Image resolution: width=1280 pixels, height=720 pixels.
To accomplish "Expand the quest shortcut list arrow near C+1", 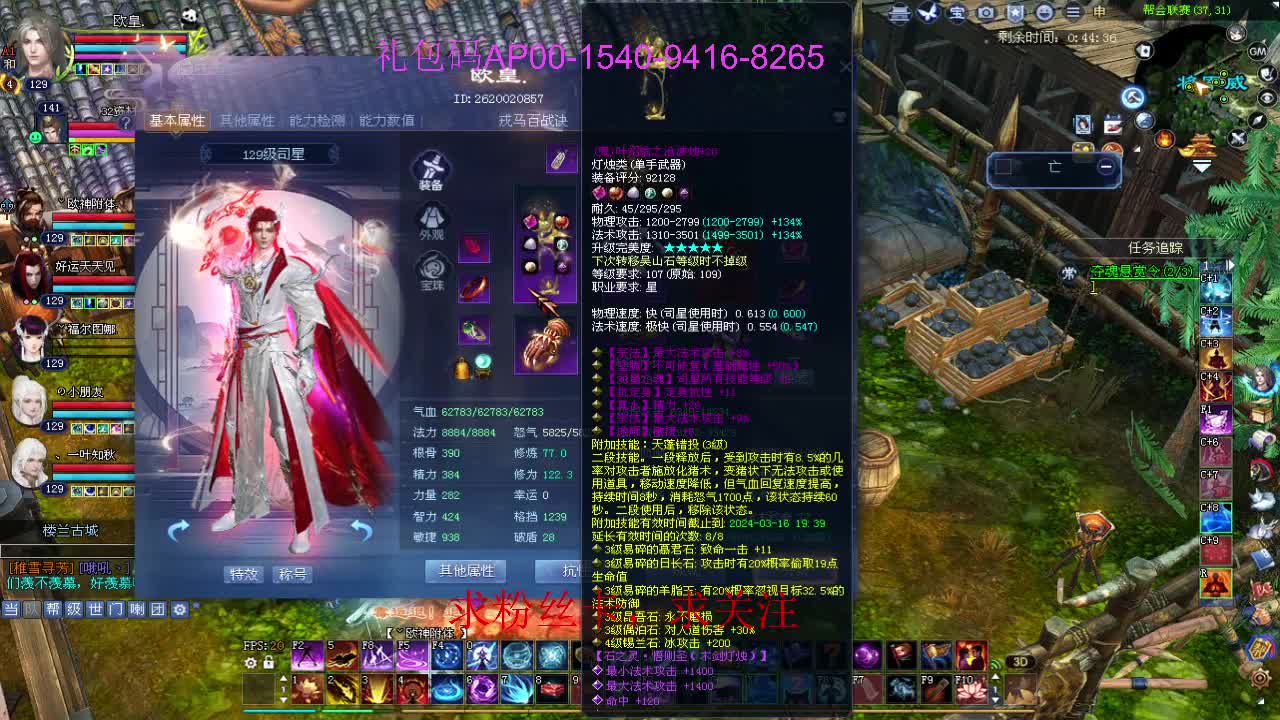I will tap(1231, 265).
